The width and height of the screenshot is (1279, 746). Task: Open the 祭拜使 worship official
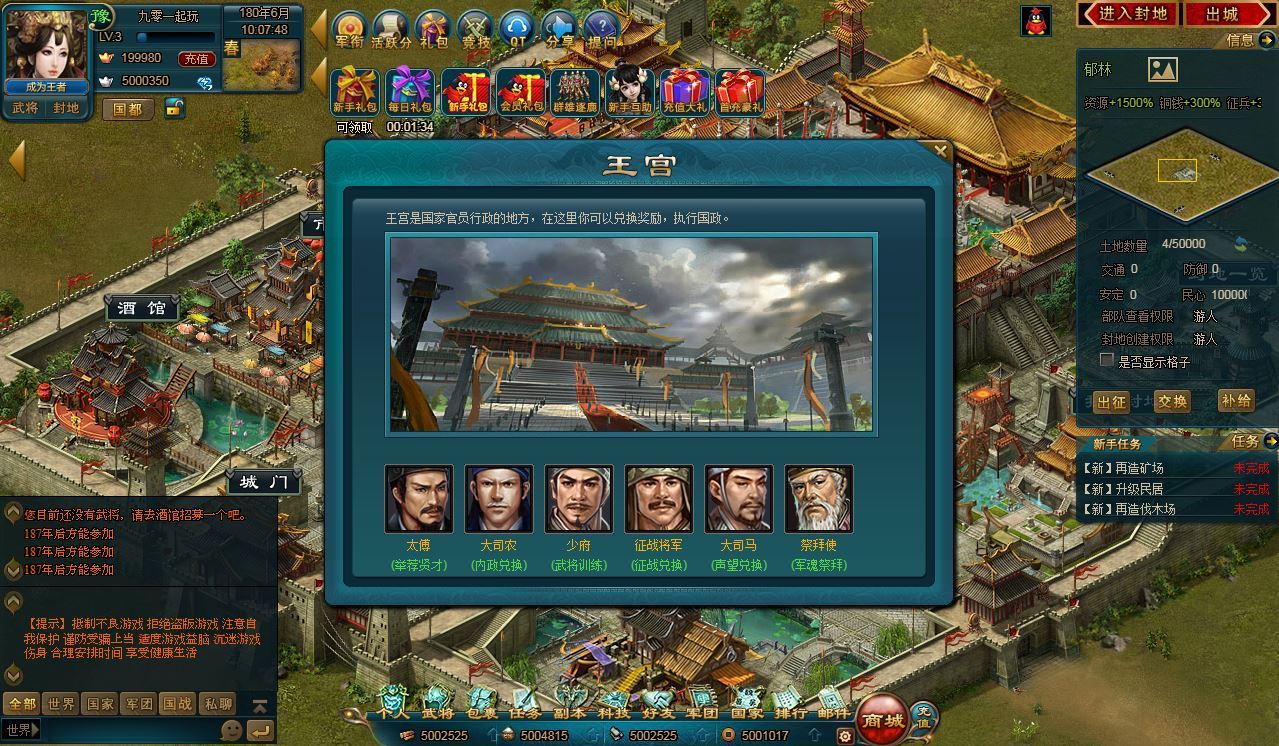818,499
